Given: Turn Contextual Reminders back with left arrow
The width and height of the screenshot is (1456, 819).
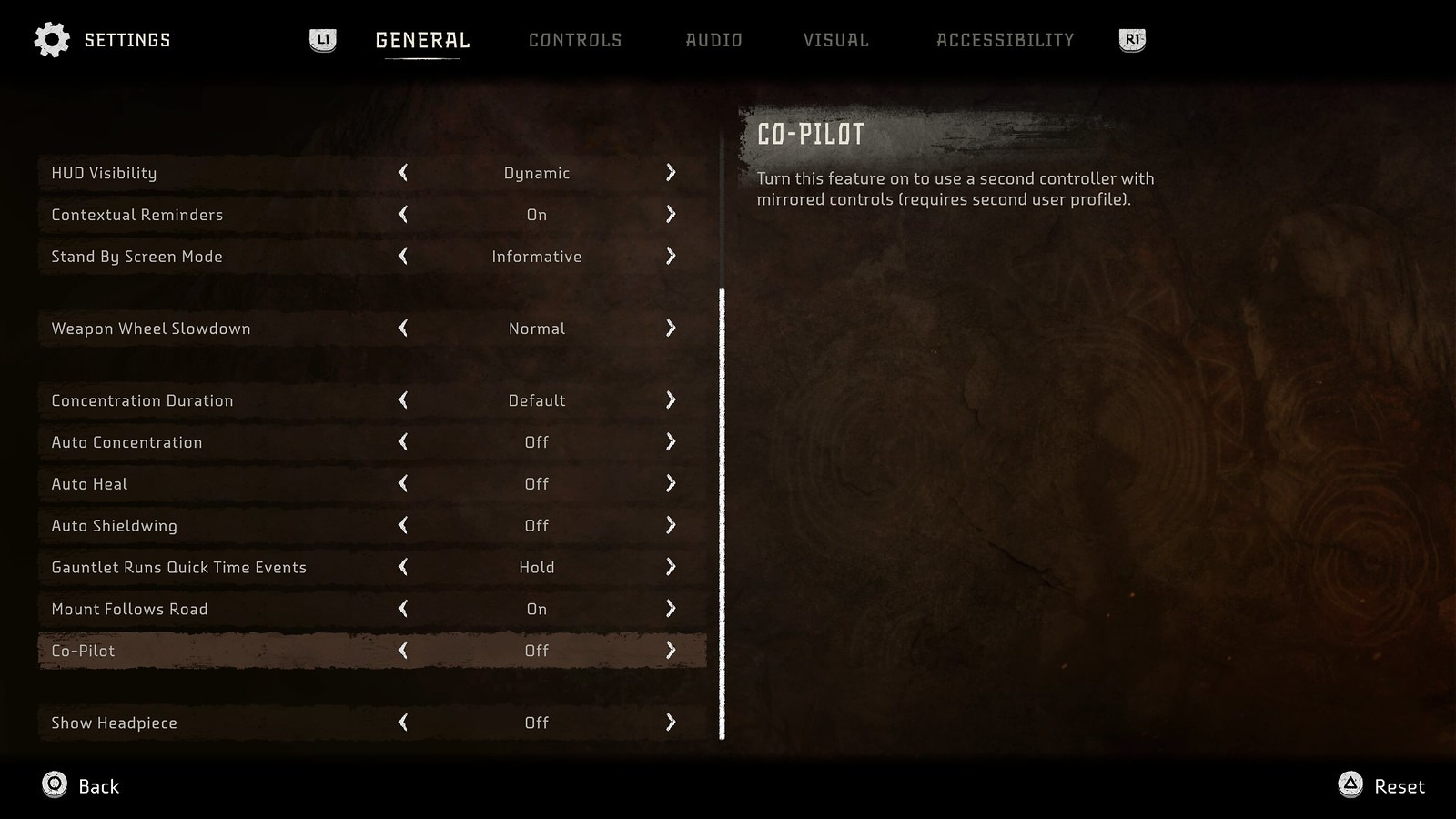Looking at the screenshot, I should 403,215.
